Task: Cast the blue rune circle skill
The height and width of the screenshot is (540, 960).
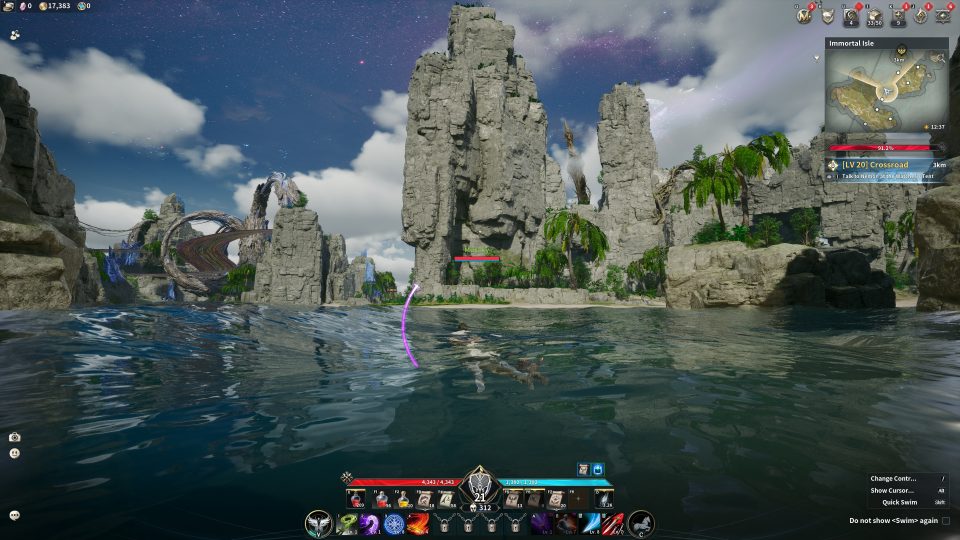Action: (x=394, y=523)
